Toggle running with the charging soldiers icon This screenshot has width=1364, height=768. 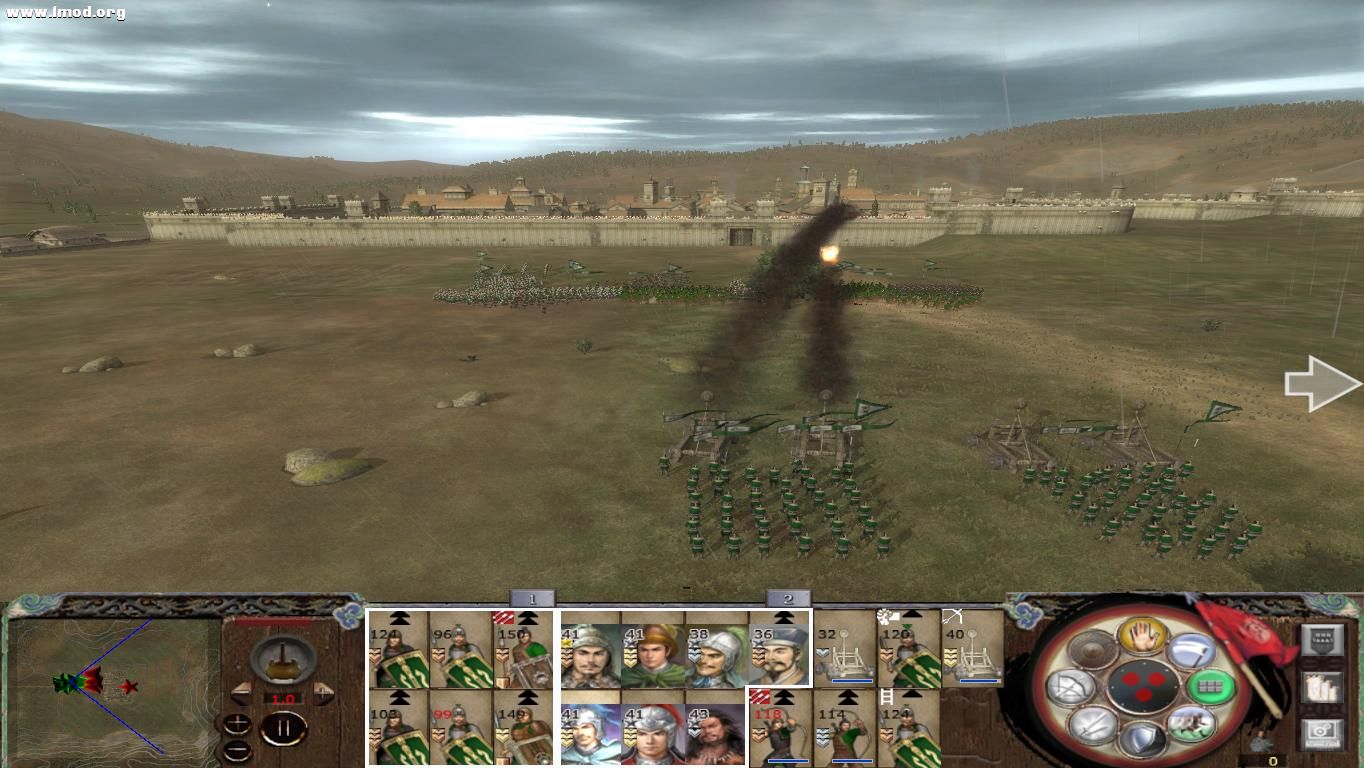1192,722
